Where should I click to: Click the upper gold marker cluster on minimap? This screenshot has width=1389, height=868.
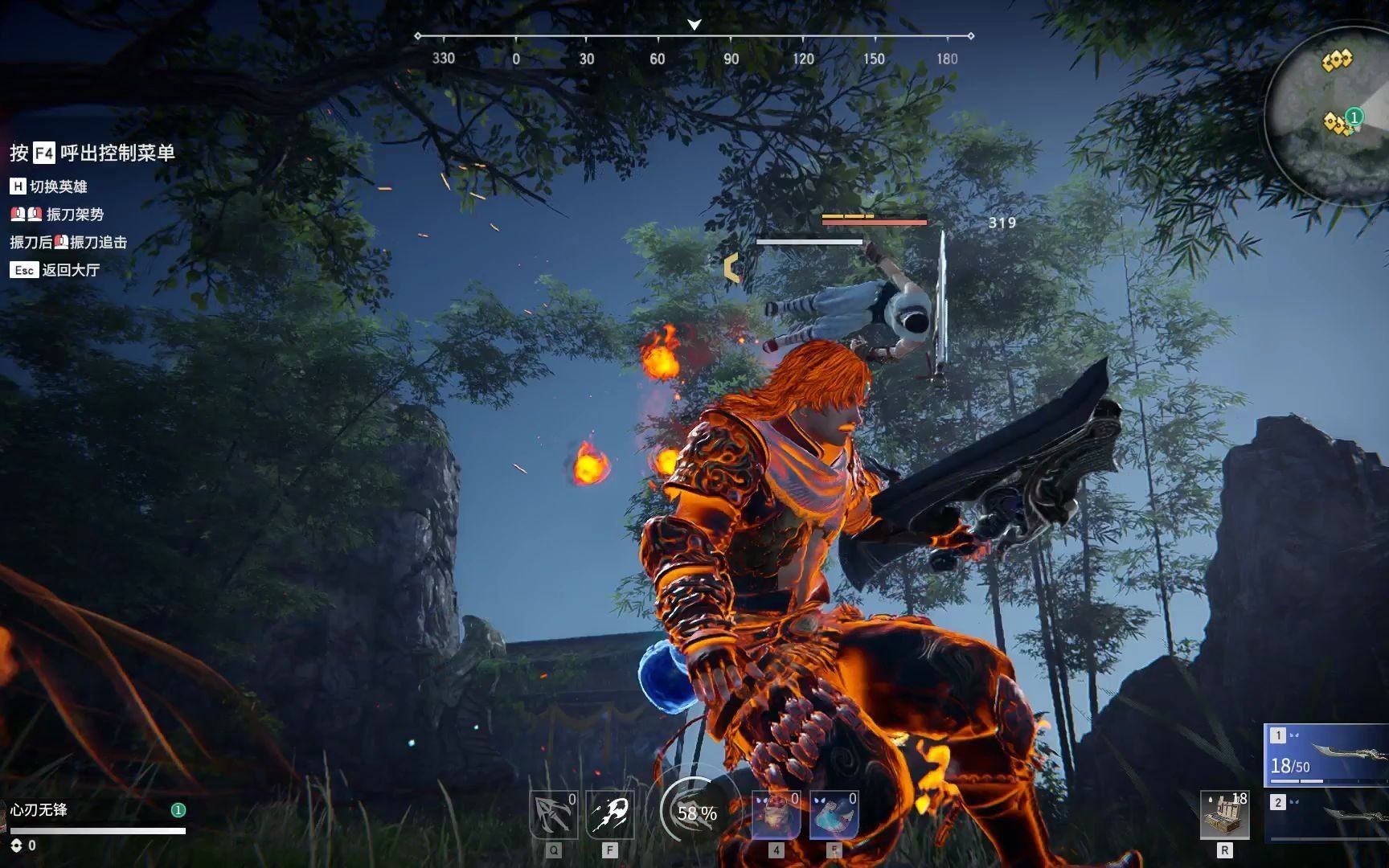pyautogui.click(x=1338, y=60)
